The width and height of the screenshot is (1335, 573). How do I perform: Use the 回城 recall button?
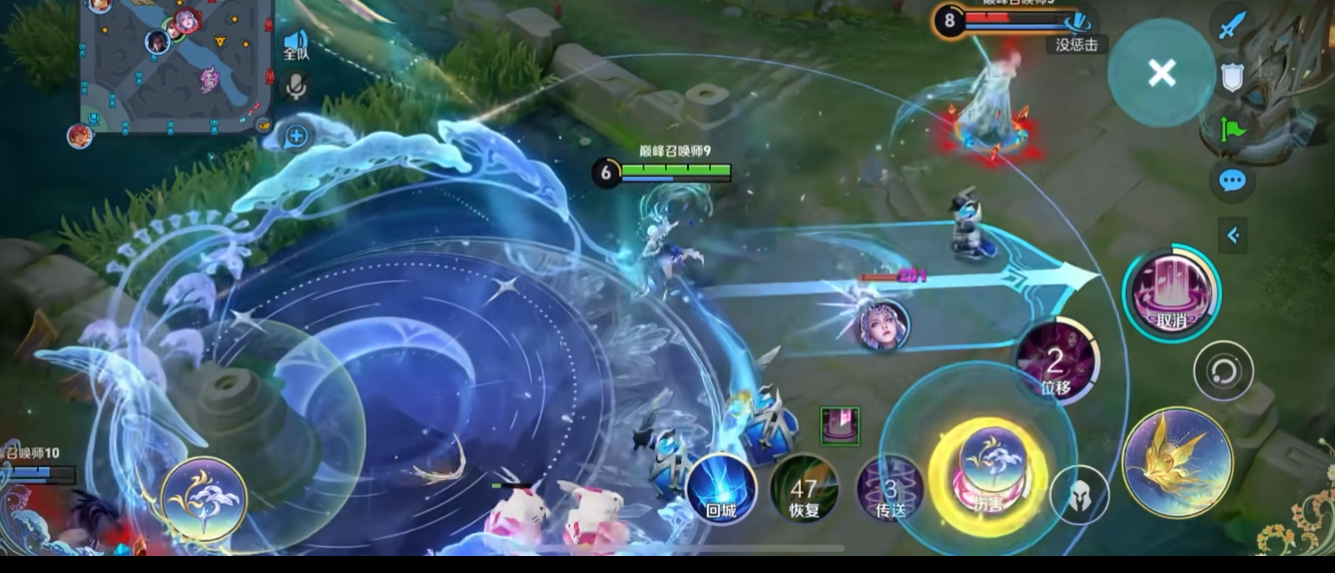(721, 489)
